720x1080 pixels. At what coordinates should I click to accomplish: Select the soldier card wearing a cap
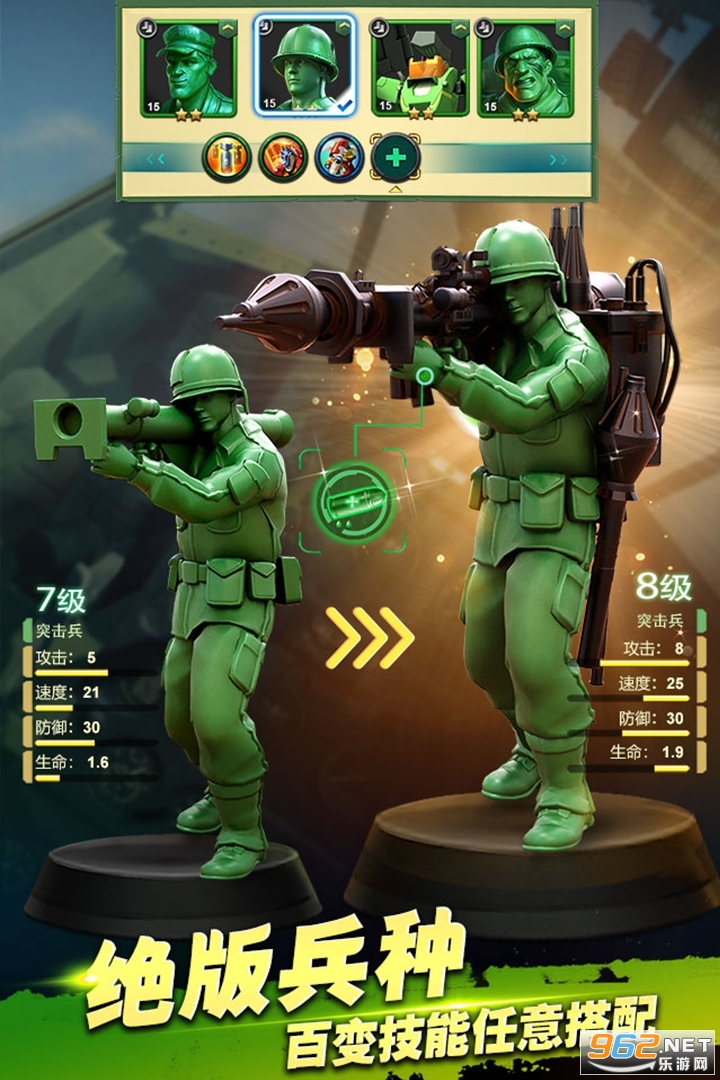[x=189, y=67]
